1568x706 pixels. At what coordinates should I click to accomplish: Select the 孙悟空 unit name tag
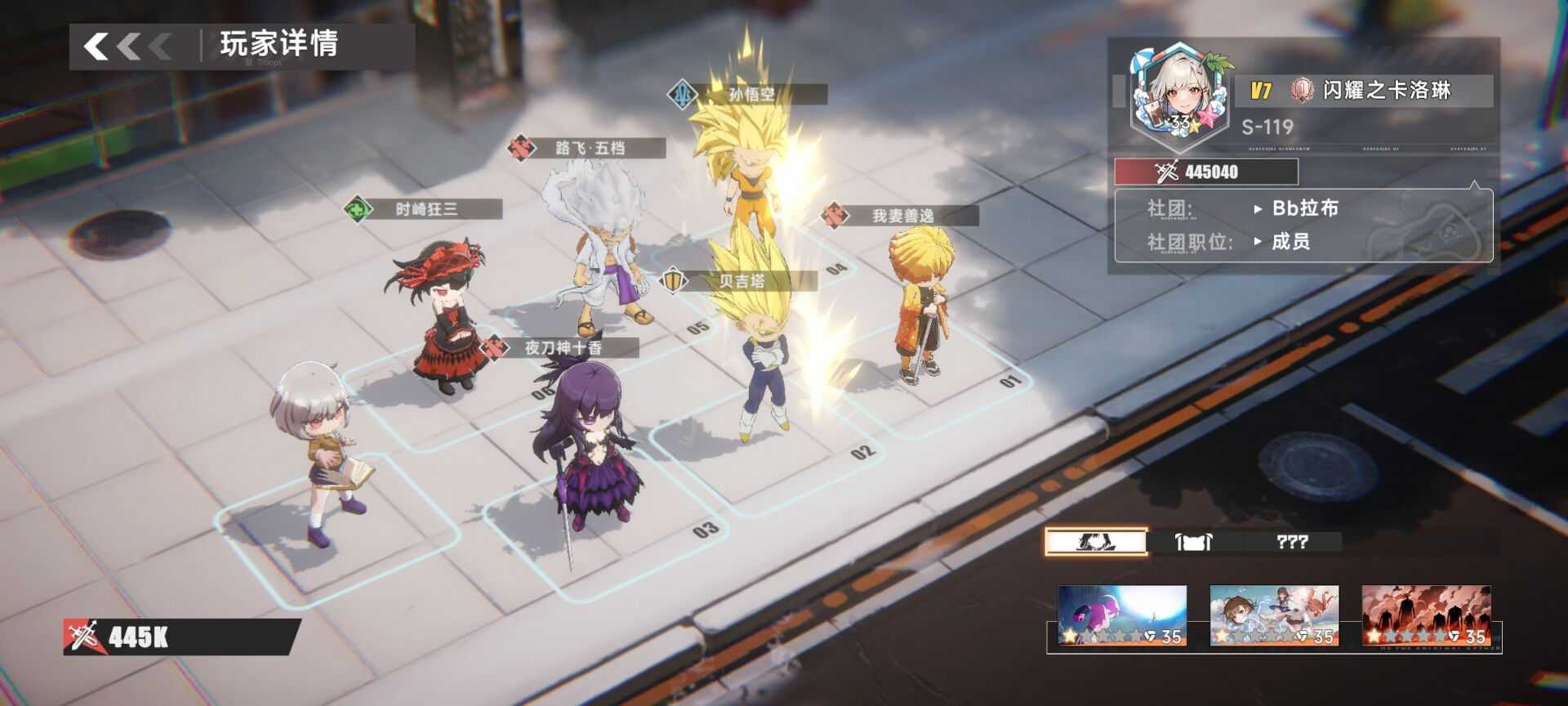(x=751, y=95)
